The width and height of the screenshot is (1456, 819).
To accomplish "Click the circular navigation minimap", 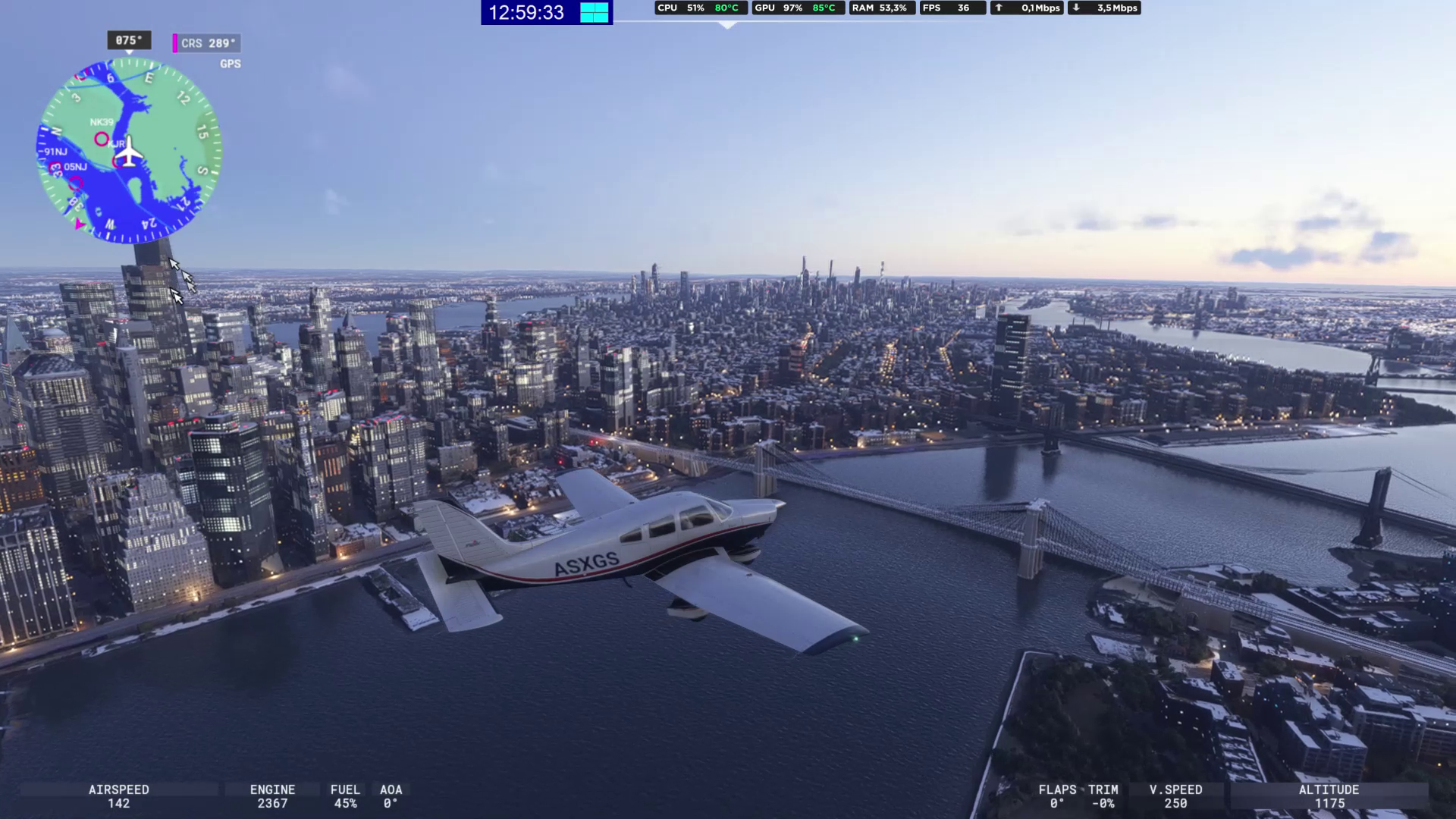I will [129, 151].
